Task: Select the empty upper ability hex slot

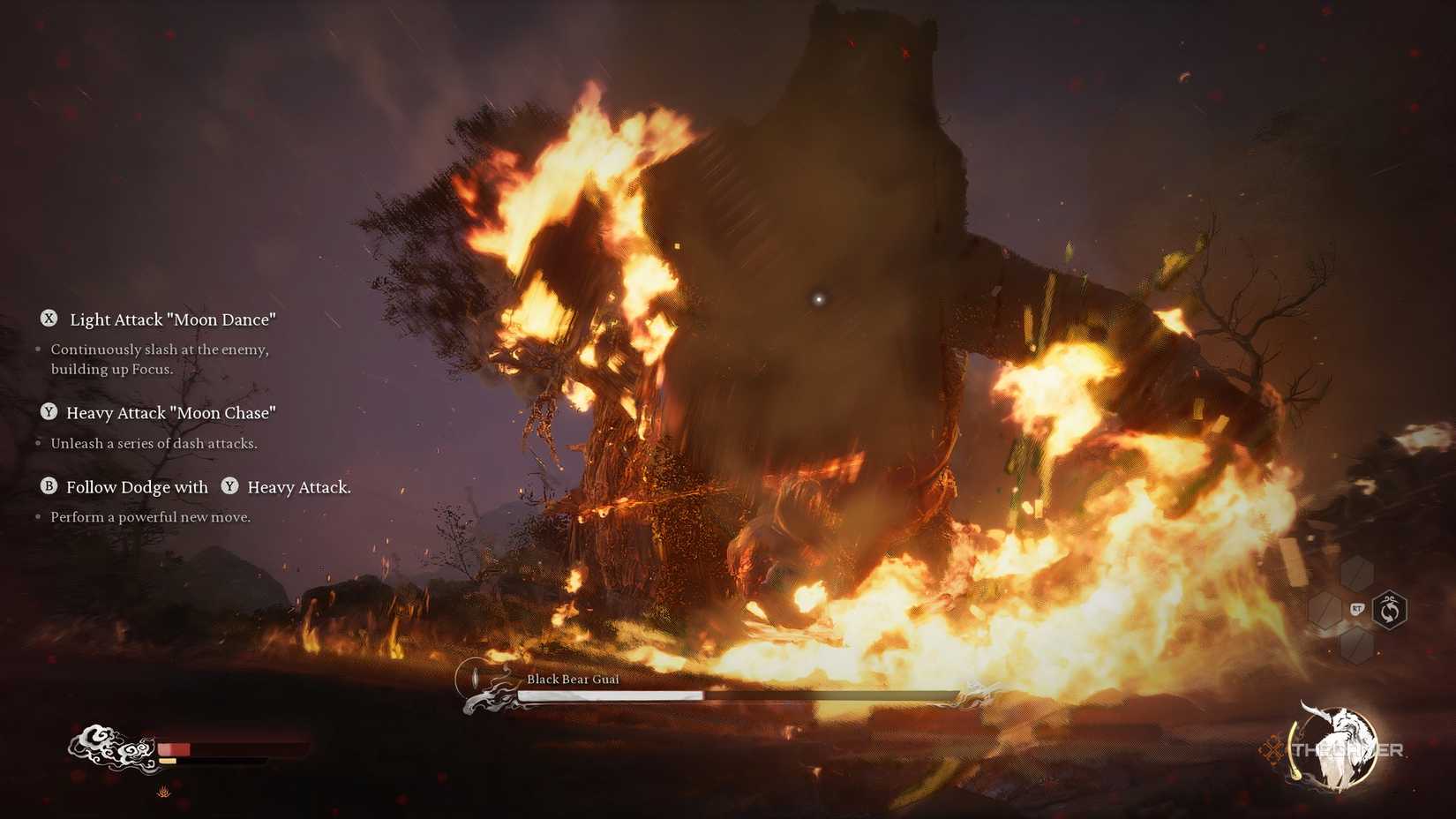Action: pyautogui.click(x=1357, y=575)
